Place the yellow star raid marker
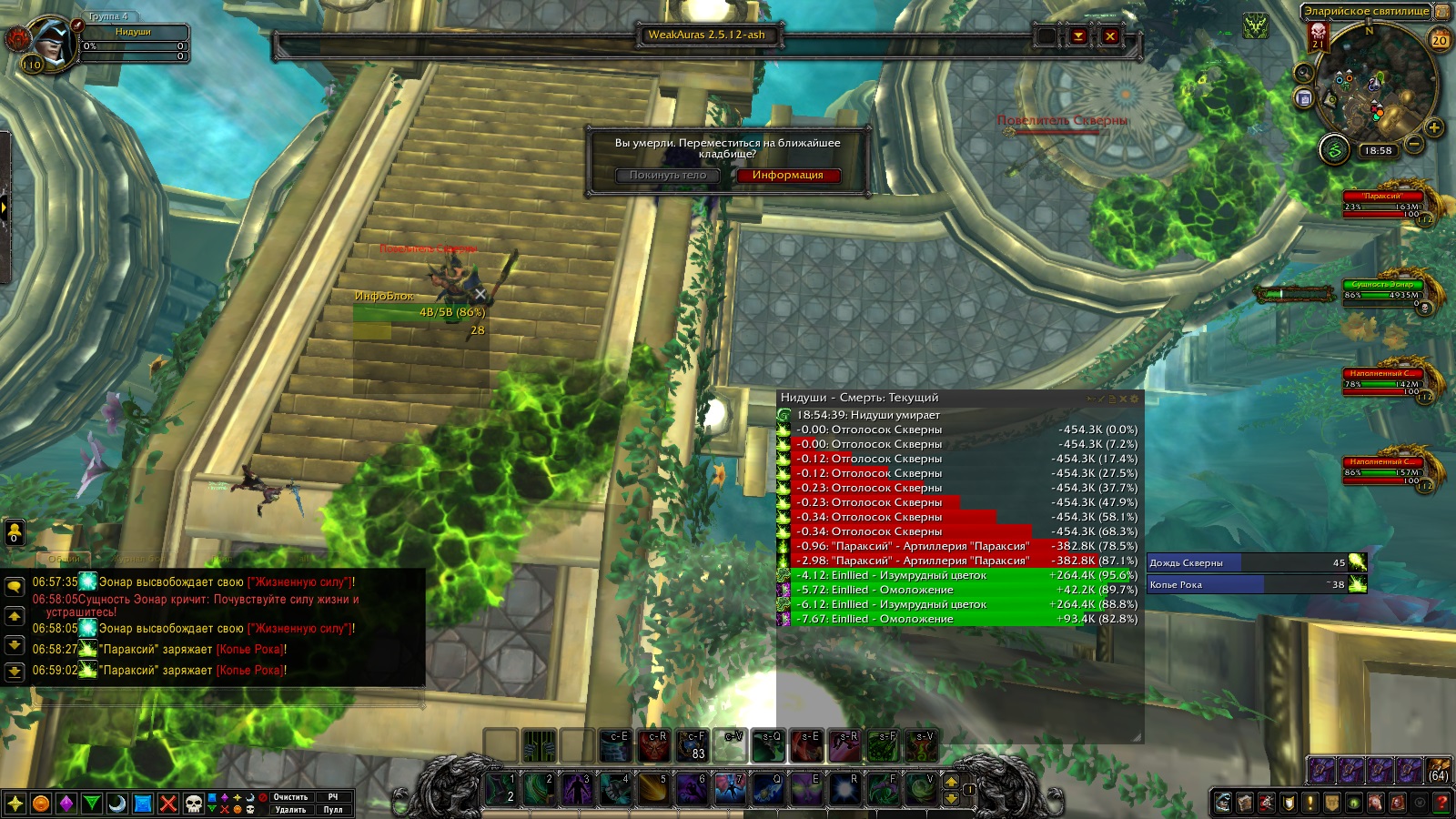The width and height of the screenshot is (1456, 819). point(15,804)
